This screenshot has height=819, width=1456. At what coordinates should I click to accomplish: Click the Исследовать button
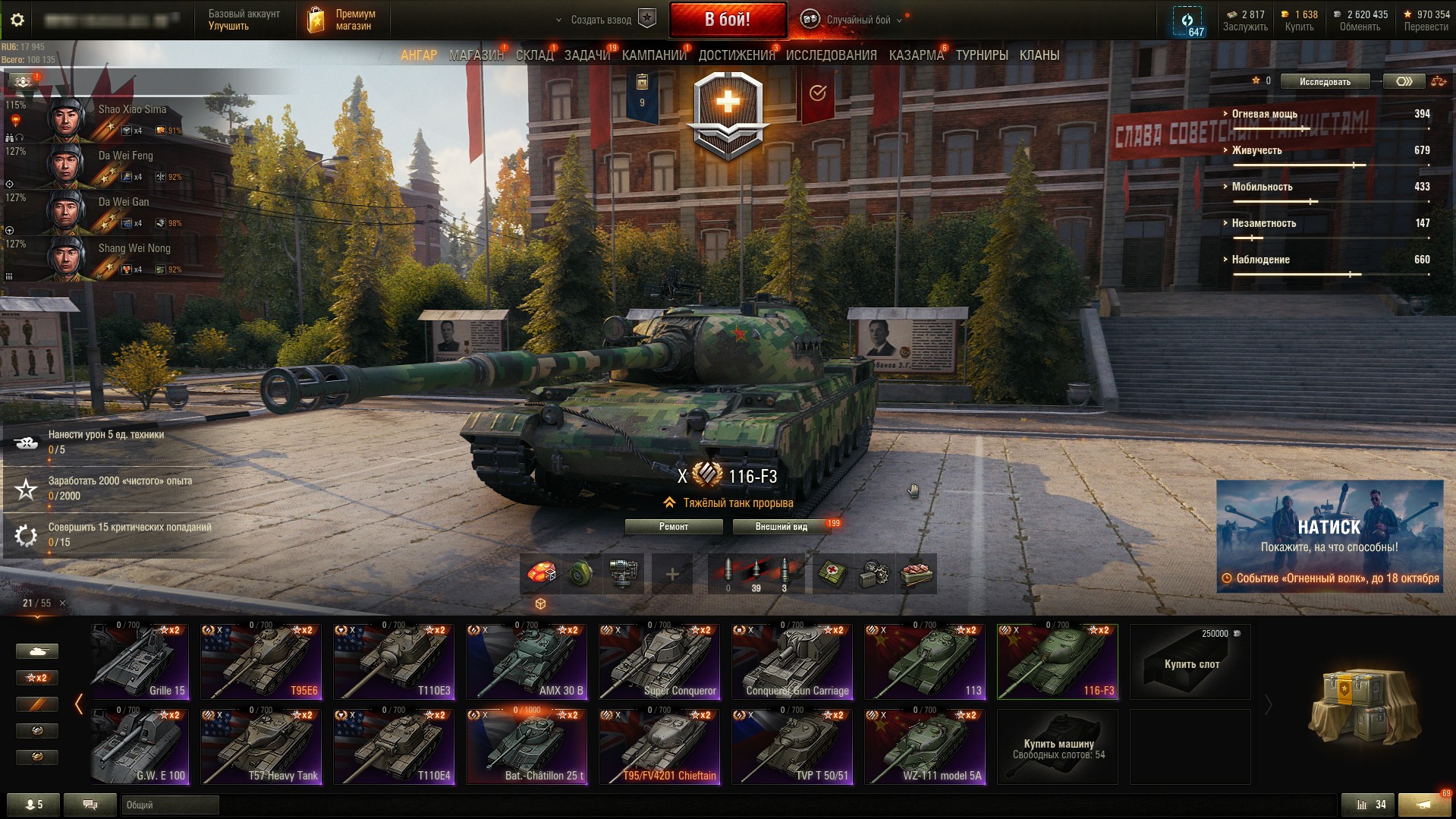(x=1325, y=81)
